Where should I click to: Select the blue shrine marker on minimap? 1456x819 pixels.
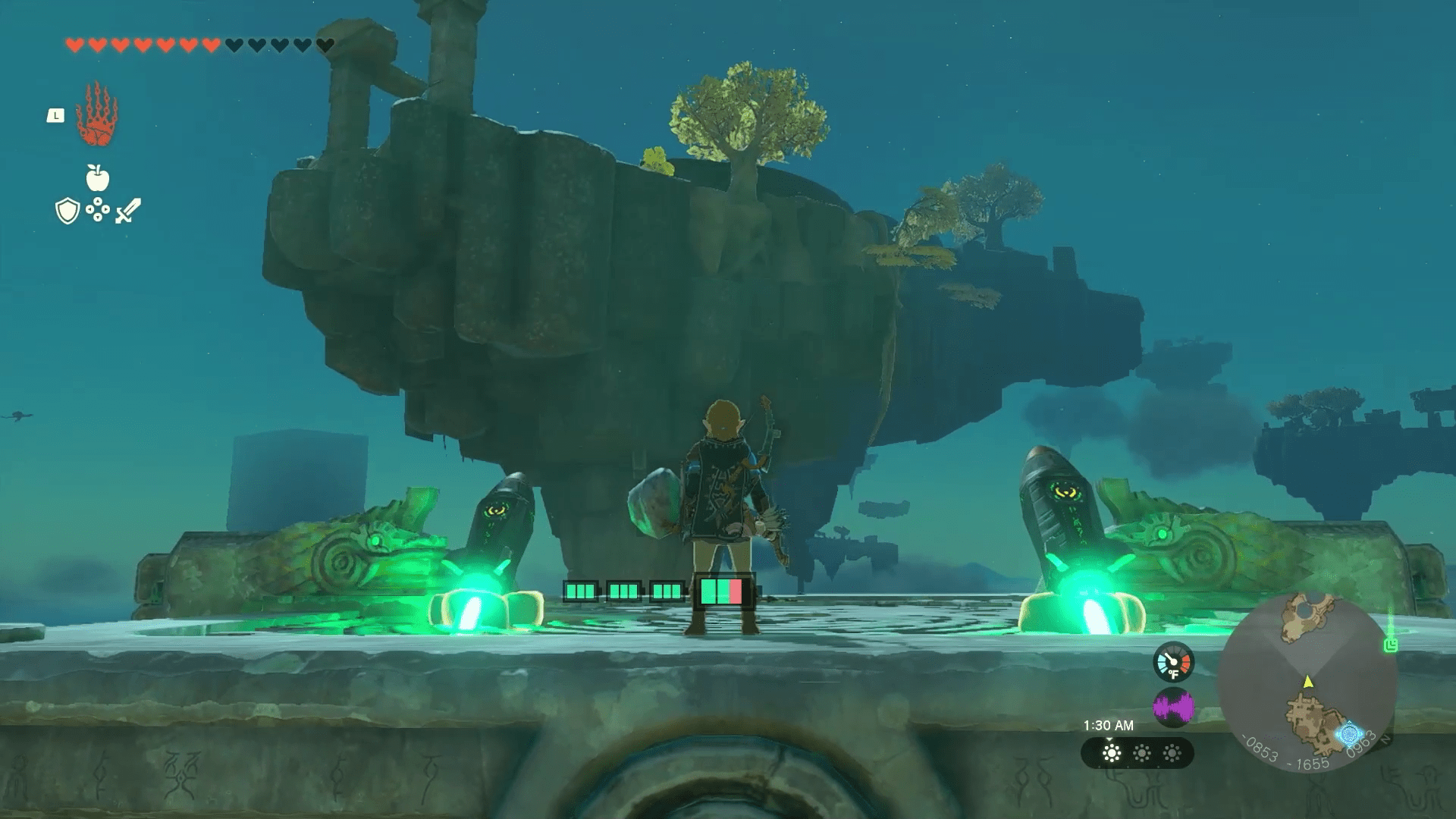(1349, 734)
